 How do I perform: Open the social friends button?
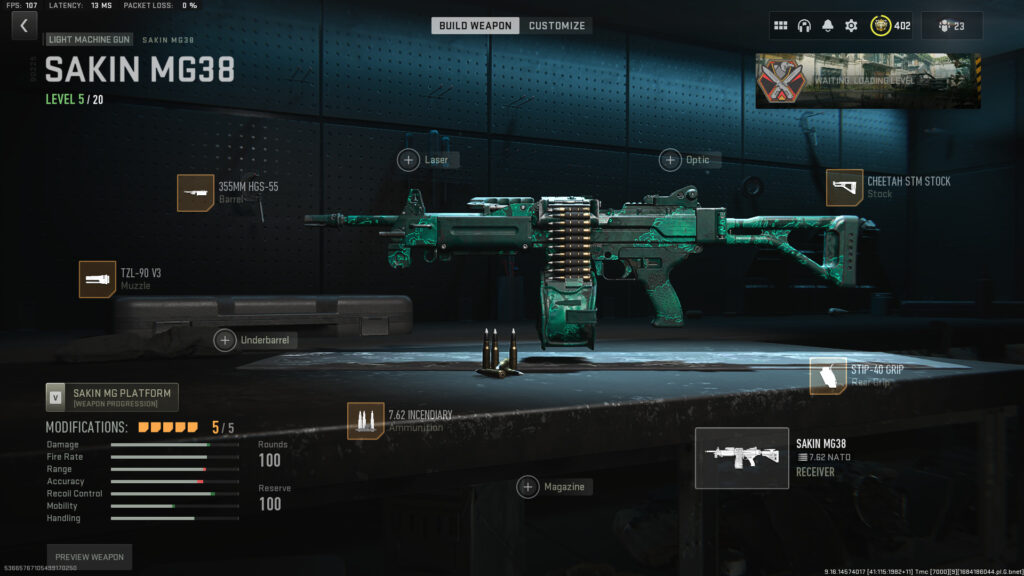coord(951,26)
